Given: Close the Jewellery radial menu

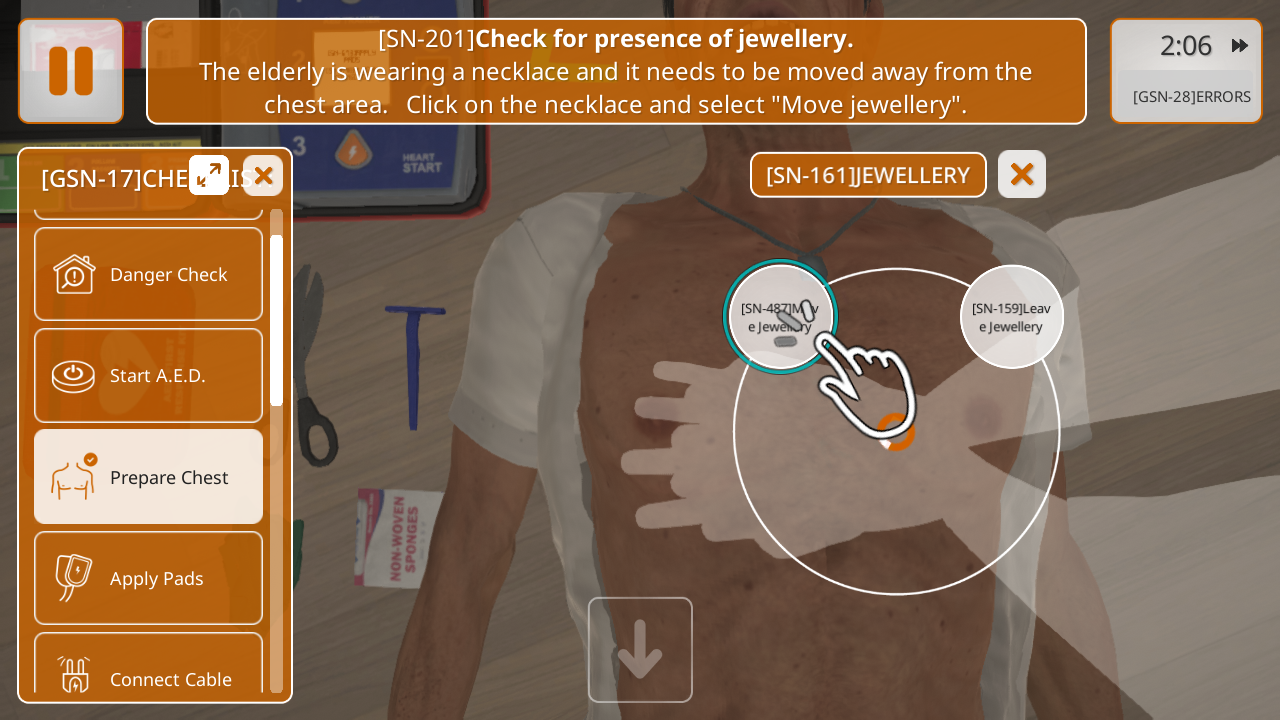Looking at the screenshot, I should [x=1021, y=175].
